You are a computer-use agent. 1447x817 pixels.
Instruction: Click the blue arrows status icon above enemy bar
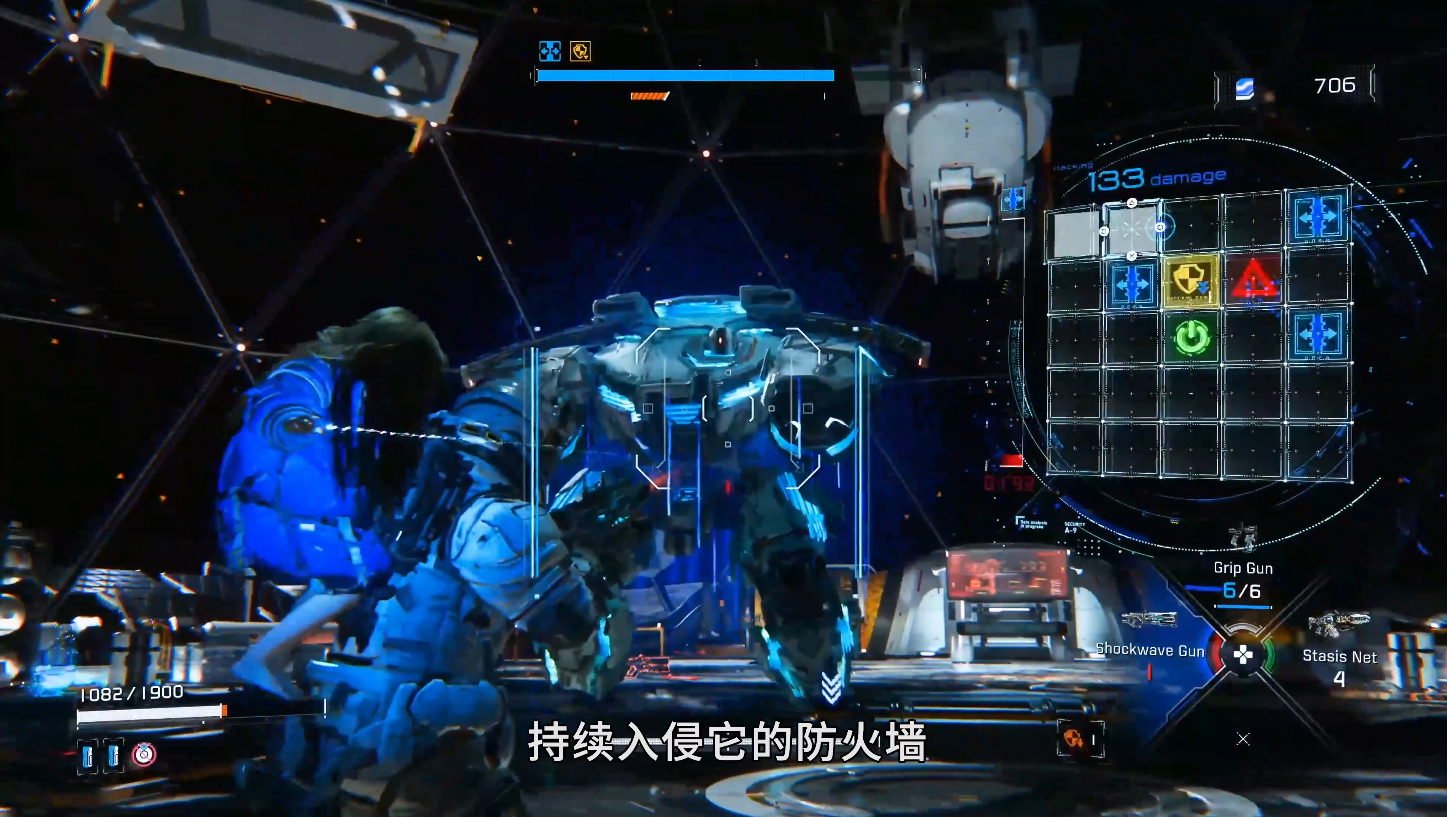tap(549, 51)
